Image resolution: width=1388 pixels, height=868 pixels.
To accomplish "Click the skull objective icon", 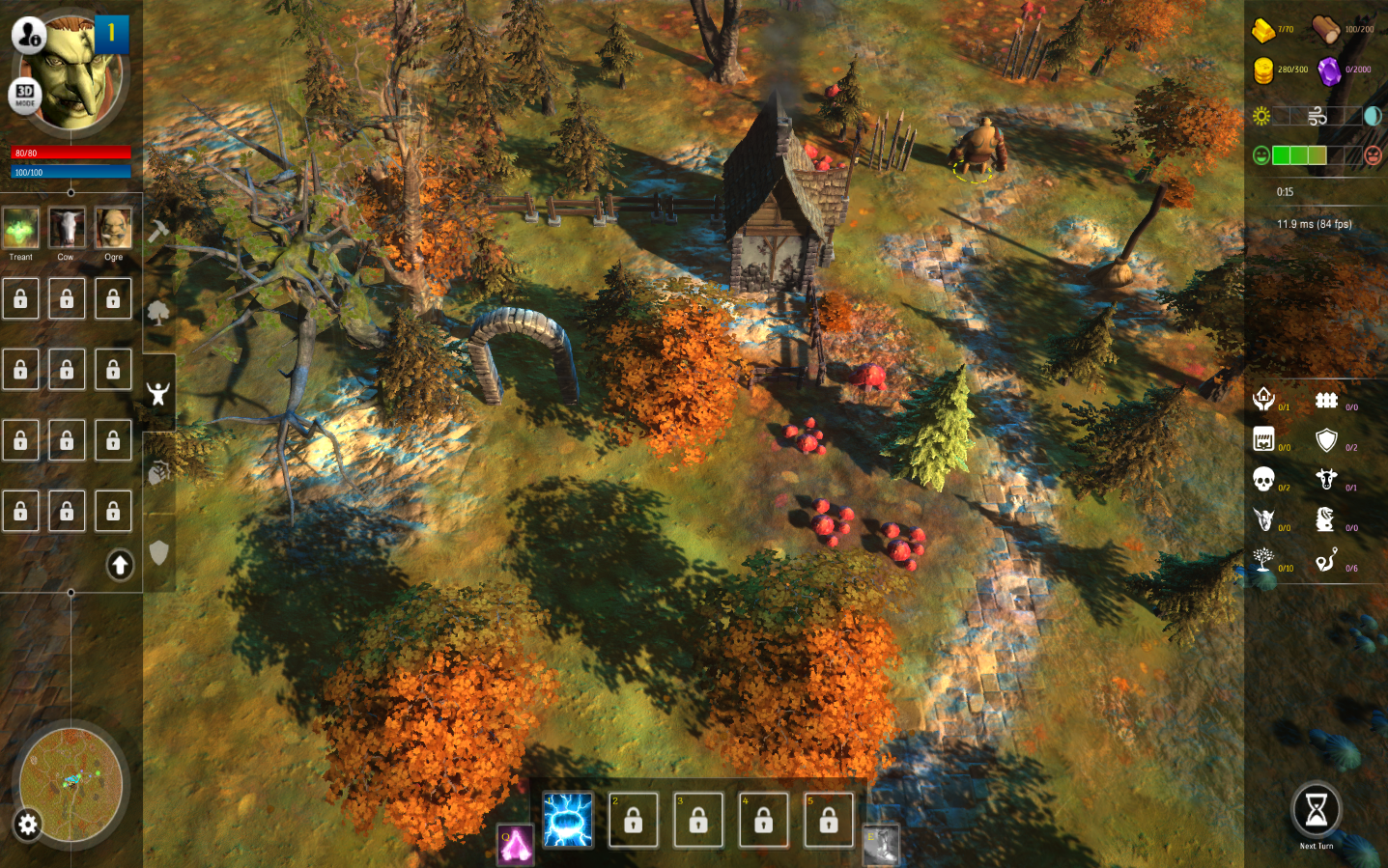I will (x=1263, y=479).
